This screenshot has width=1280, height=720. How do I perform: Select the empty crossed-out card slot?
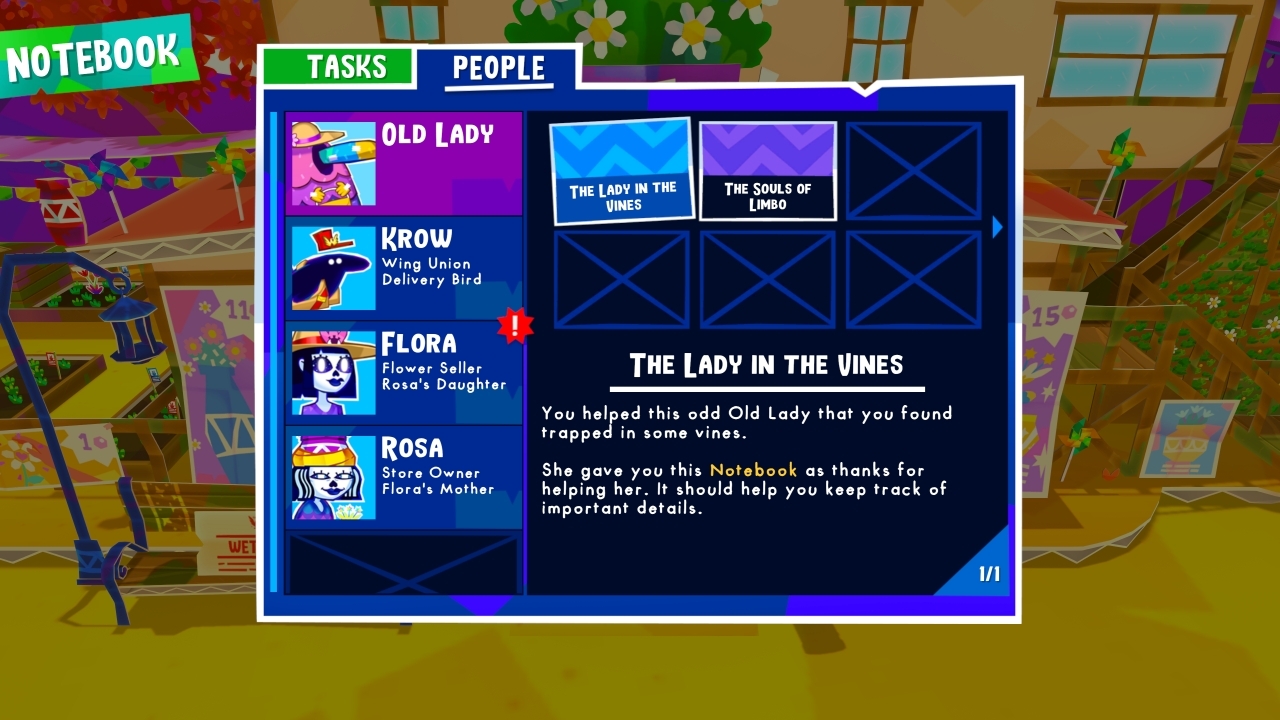912,170
